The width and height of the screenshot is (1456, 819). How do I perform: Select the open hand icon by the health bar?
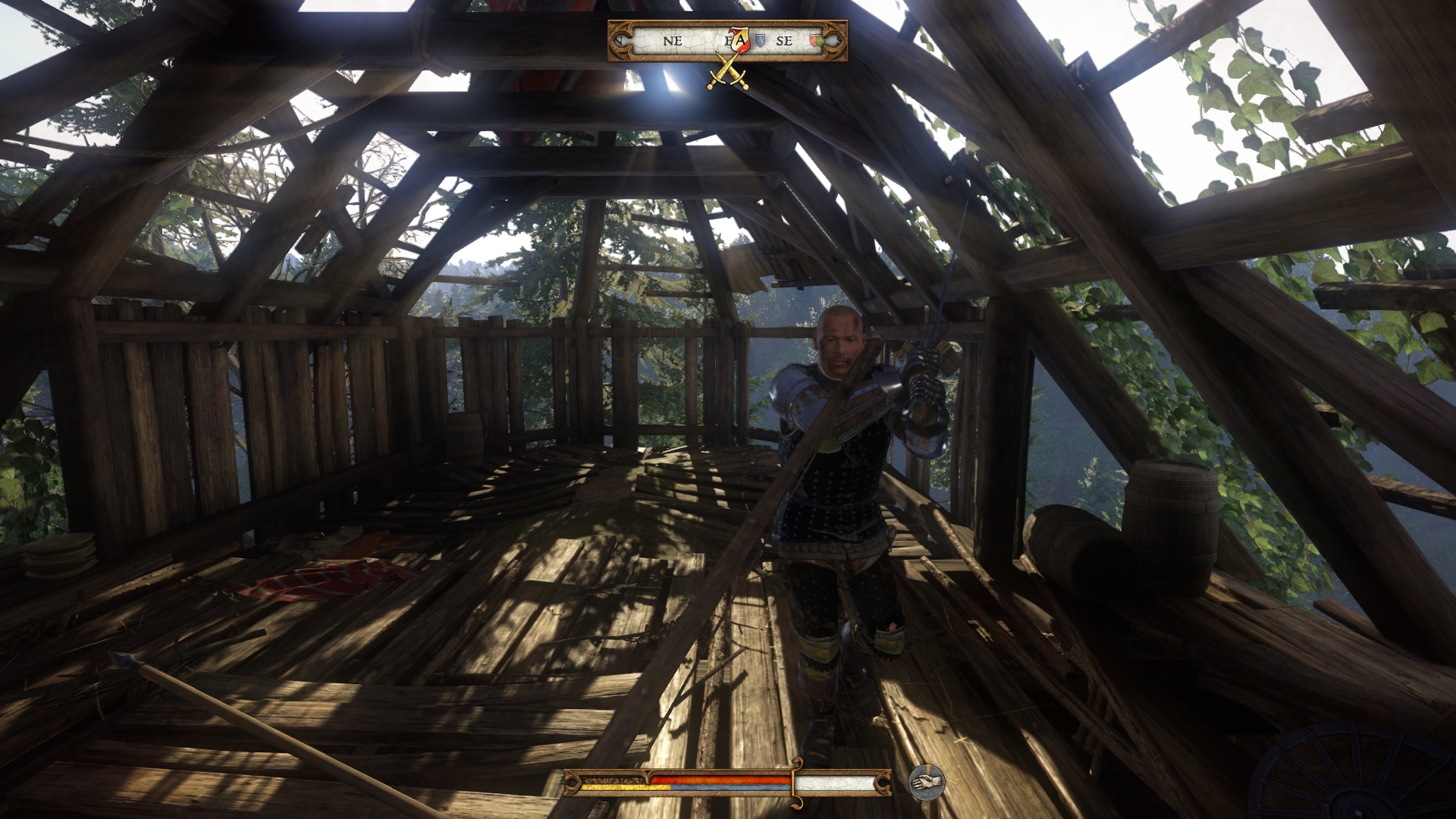coord(927,783)
